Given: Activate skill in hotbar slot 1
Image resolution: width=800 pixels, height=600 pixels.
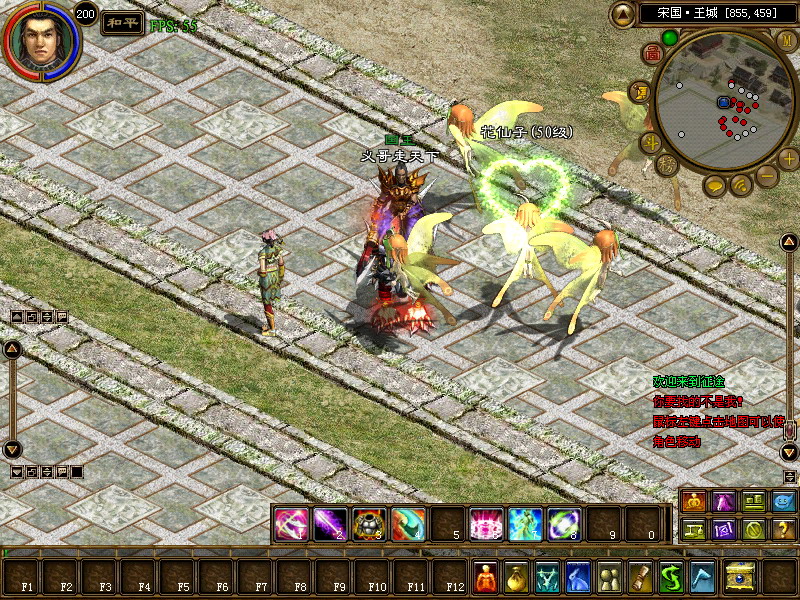Looking at the screenshot, I should (291, 523).
